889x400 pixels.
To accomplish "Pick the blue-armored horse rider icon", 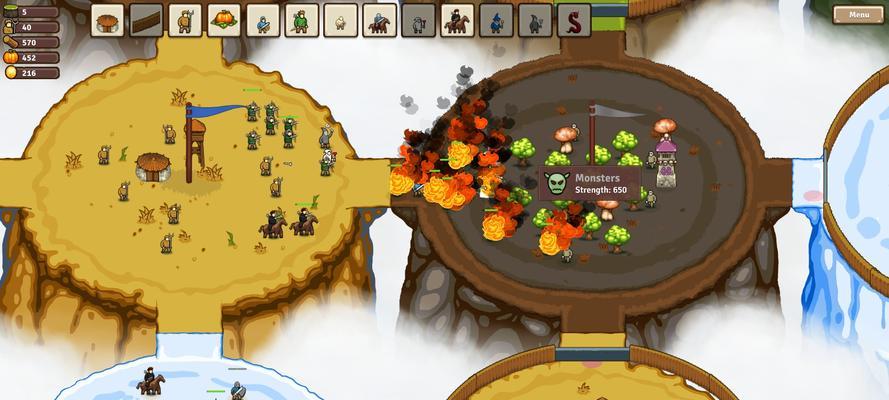I will coord(379,20).
